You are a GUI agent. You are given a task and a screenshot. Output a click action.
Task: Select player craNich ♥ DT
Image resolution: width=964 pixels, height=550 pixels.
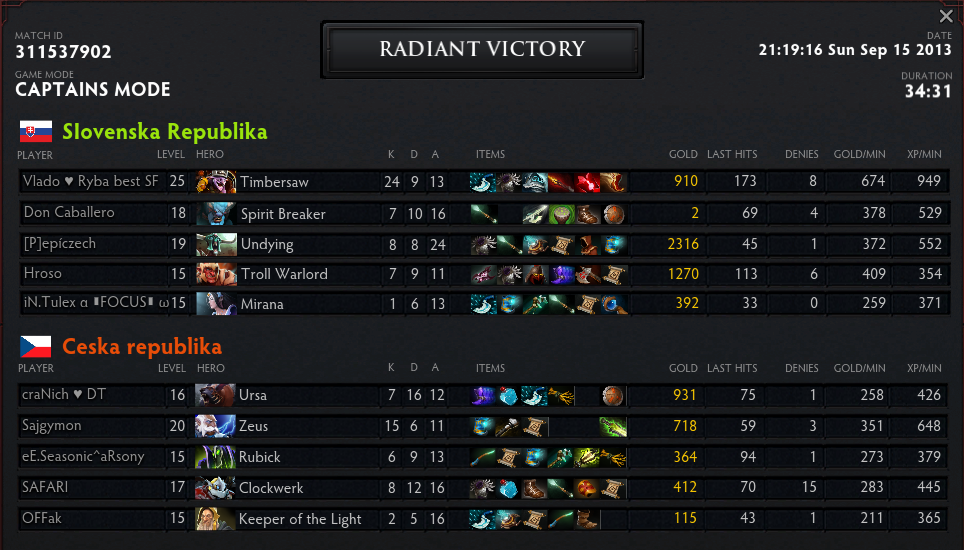[x=64, y=395]
